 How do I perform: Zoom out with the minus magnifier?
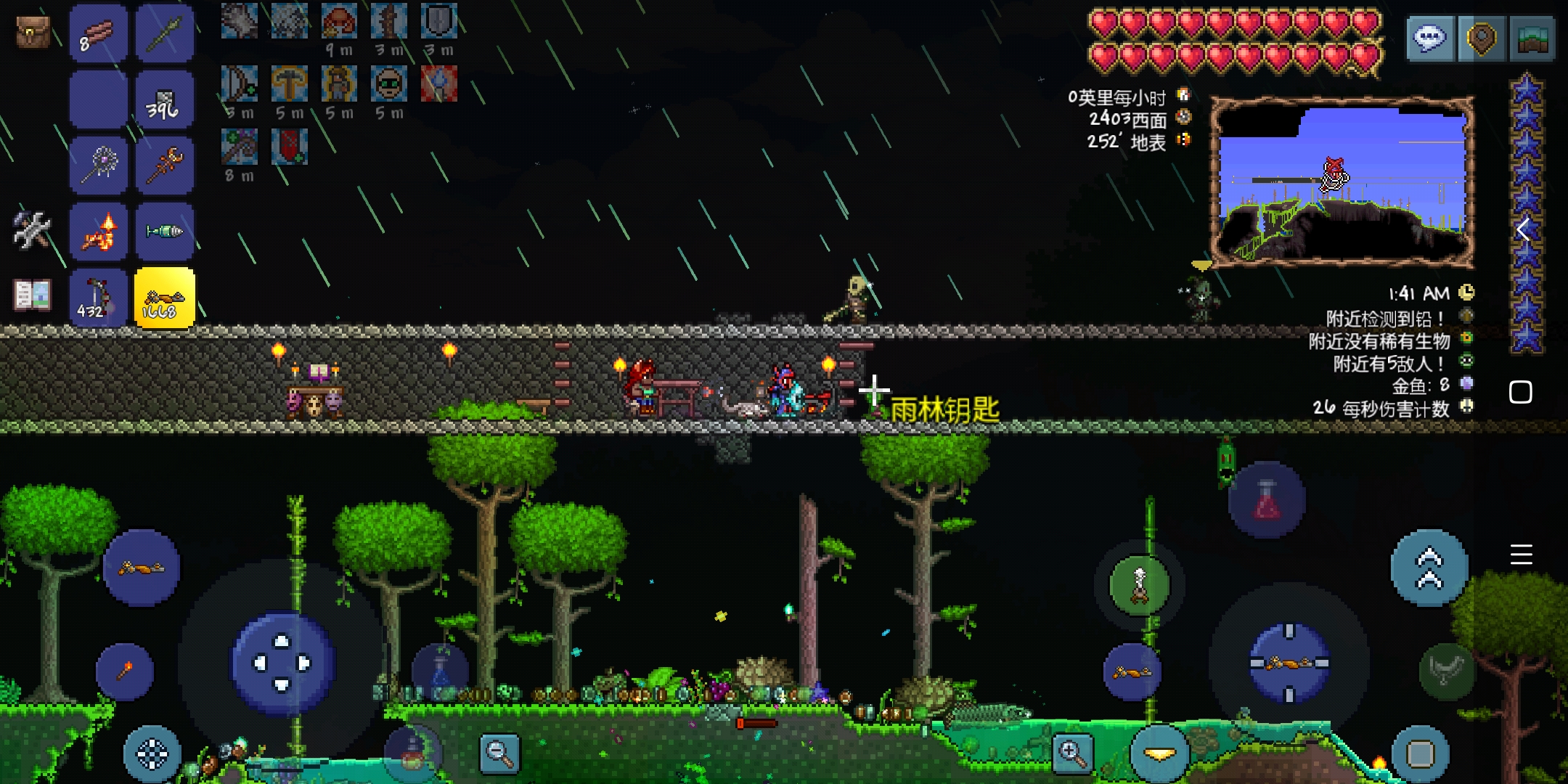point(499,753)
